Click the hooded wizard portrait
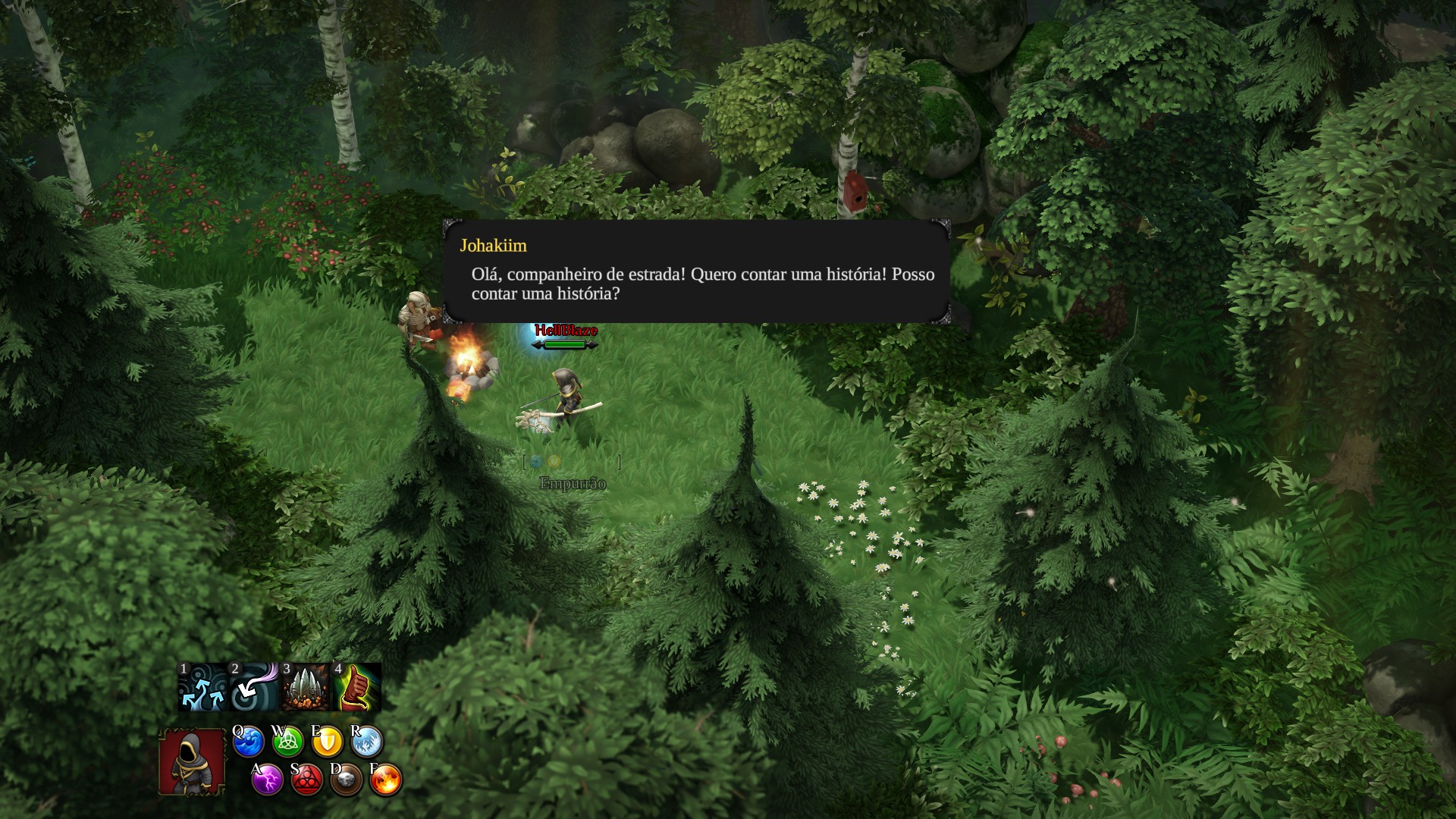Screen dimensions: 1456x819 [x=191, y=762]
